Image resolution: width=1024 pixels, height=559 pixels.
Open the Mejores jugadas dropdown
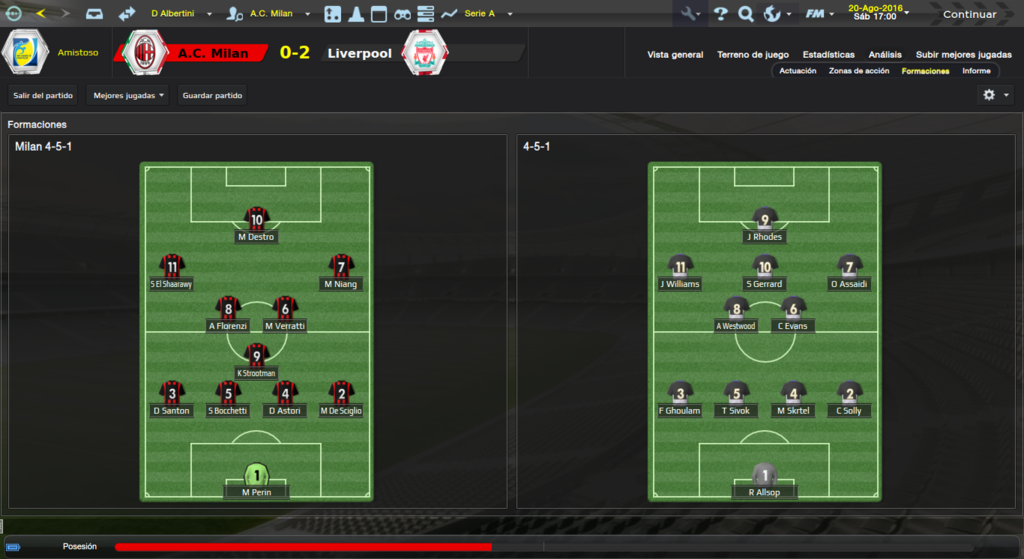(x=128, y=95)
